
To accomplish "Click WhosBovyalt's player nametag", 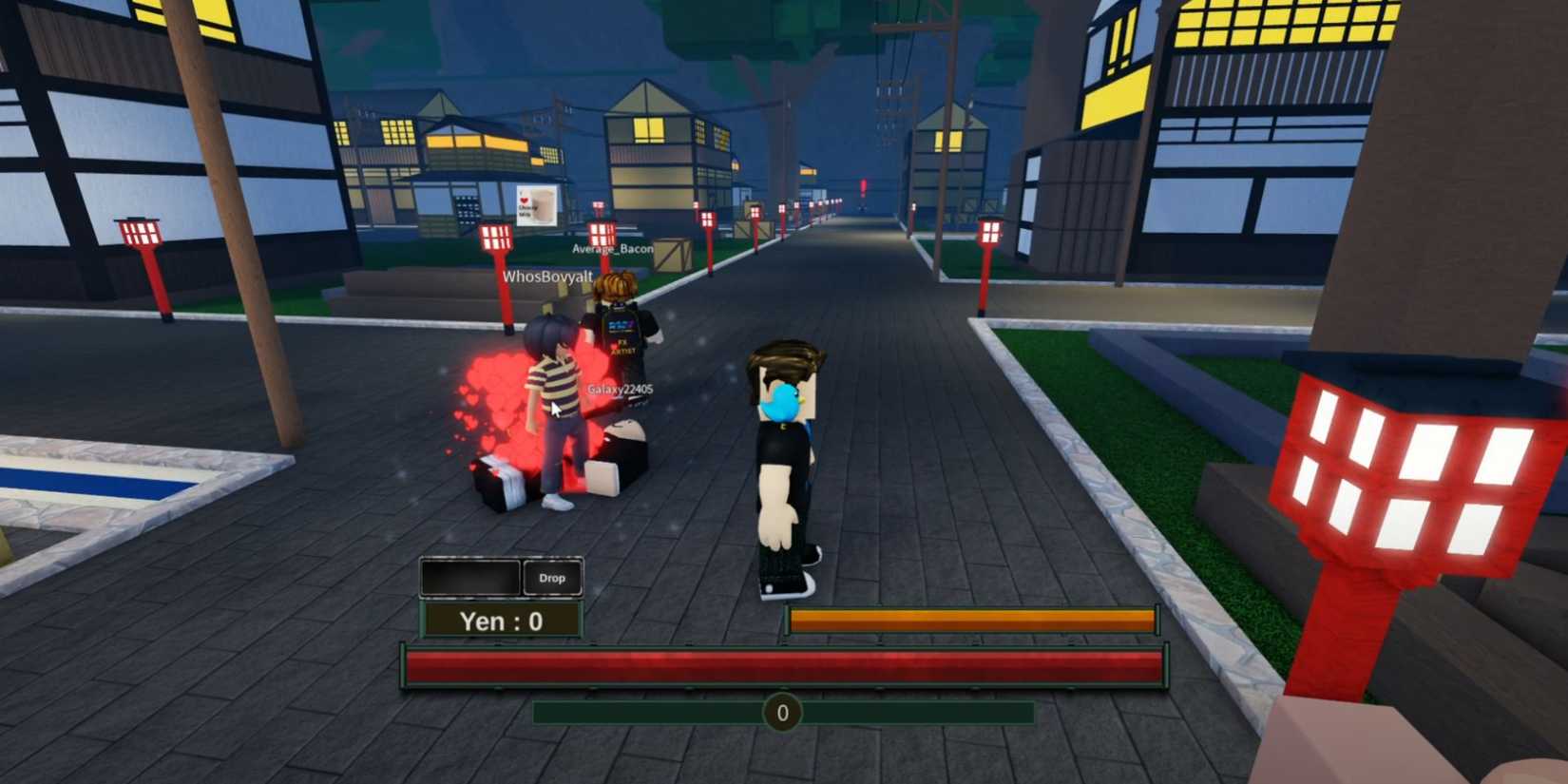I will click(547, 275).
